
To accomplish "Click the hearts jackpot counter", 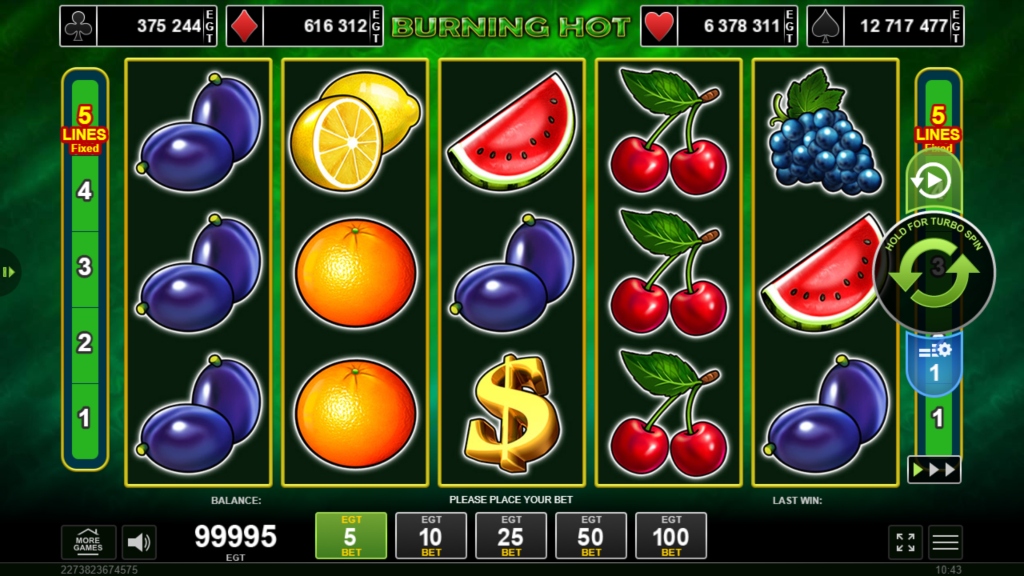I will point(718,26).
